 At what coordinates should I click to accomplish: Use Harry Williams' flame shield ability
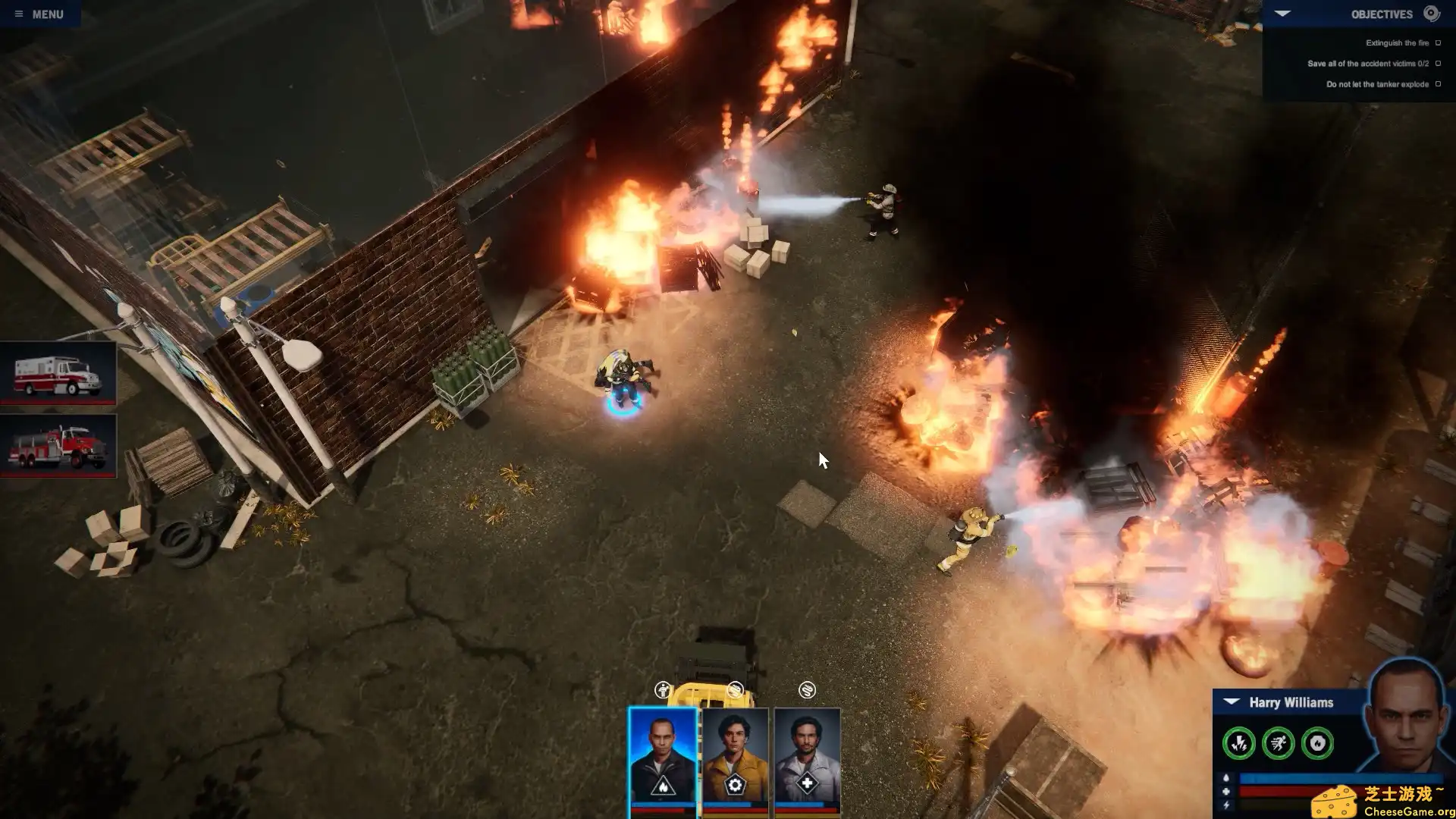(1317, 743)
